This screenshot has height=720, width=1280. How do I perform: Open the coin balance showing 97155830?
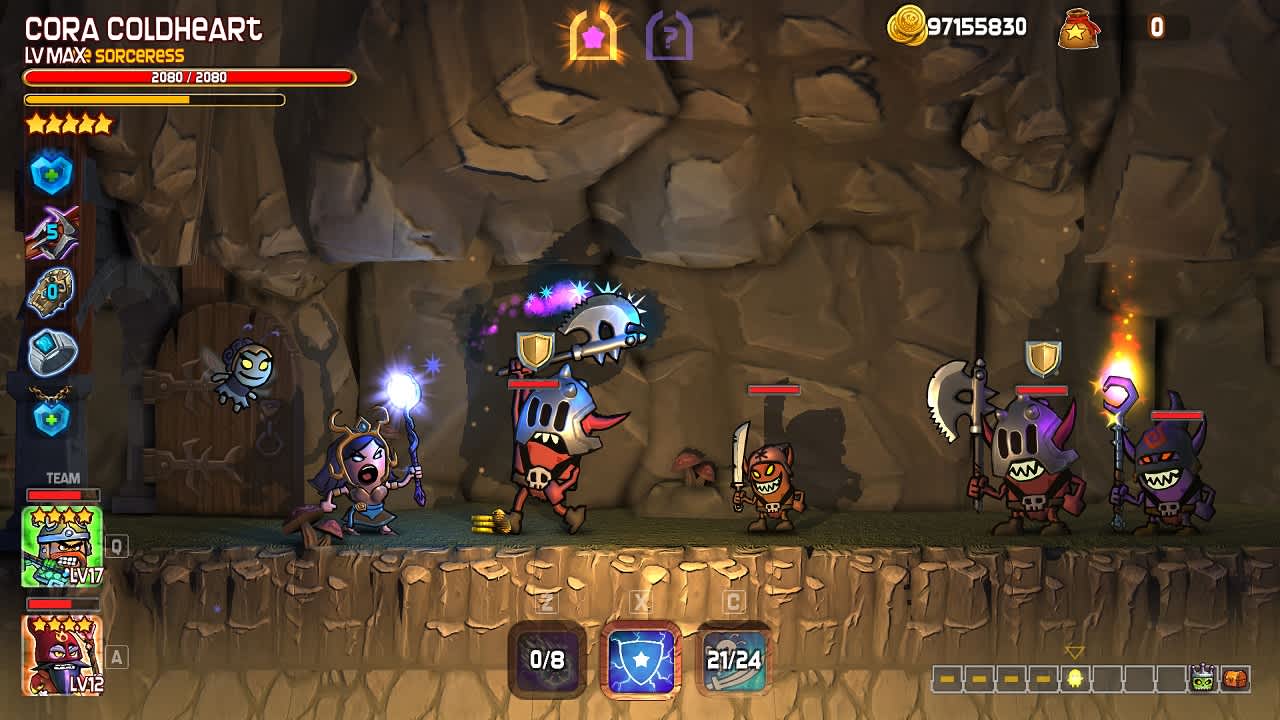[x=960, y=28]
